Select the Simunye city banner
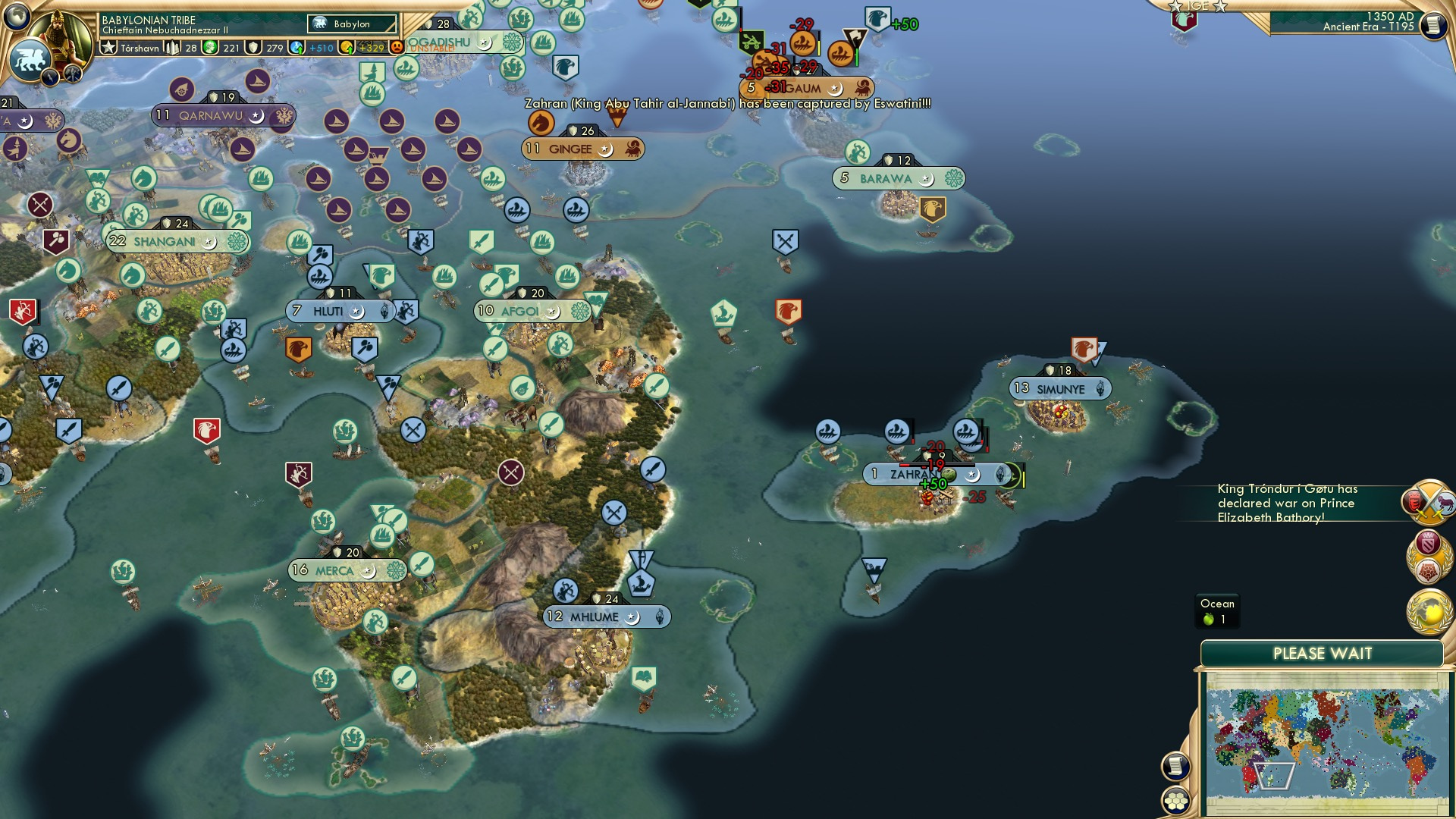 [x=1062, y=388]
